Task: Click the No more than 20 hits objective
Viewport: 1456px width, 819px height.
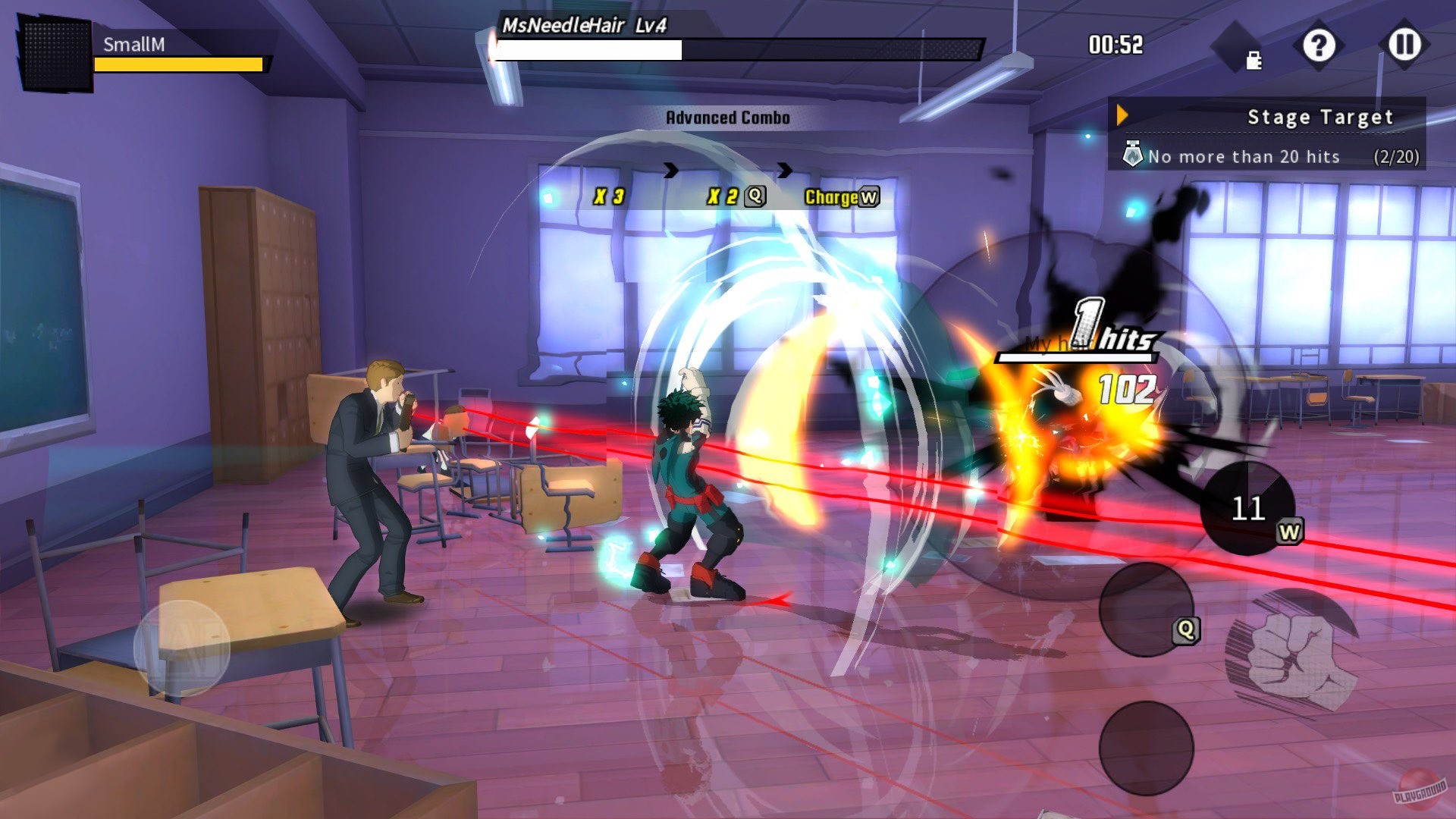Action: click(1244, 157)
